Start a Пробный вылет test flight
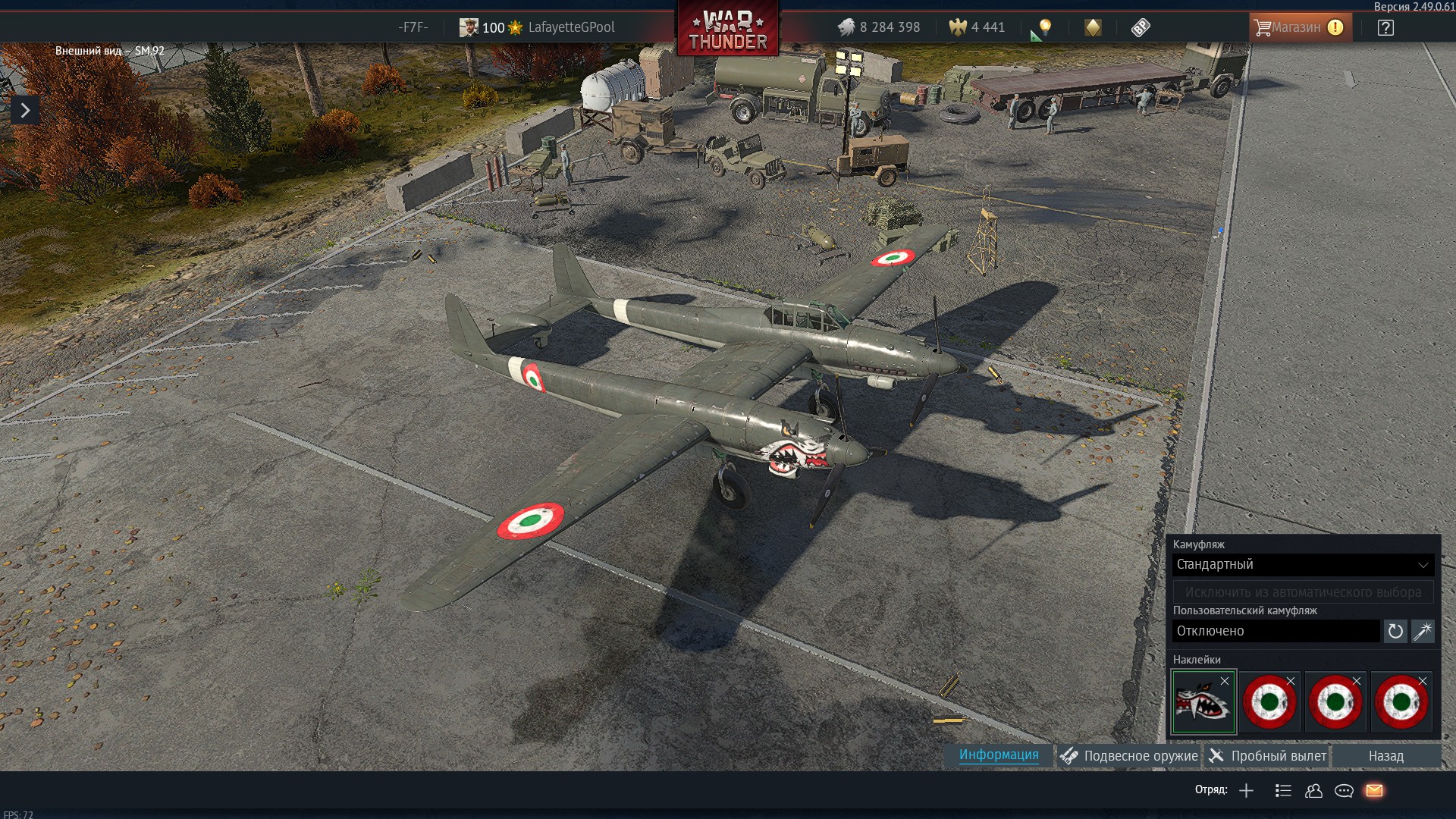The height and width of the screenshot is (819, 1456). point(1268,756)
